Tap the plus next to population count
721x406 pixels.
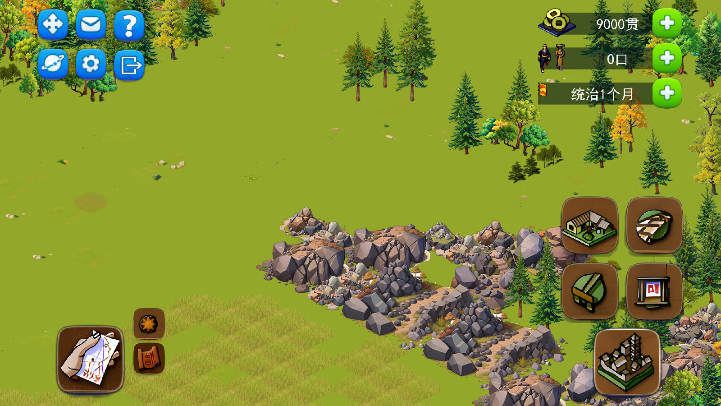pos(667,59)
